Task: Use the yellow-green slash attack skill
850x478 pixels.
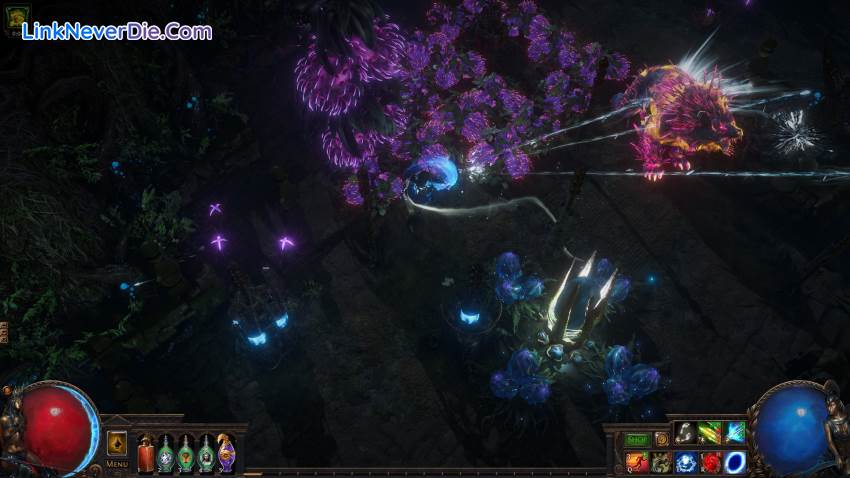Action: coord(710,433)
